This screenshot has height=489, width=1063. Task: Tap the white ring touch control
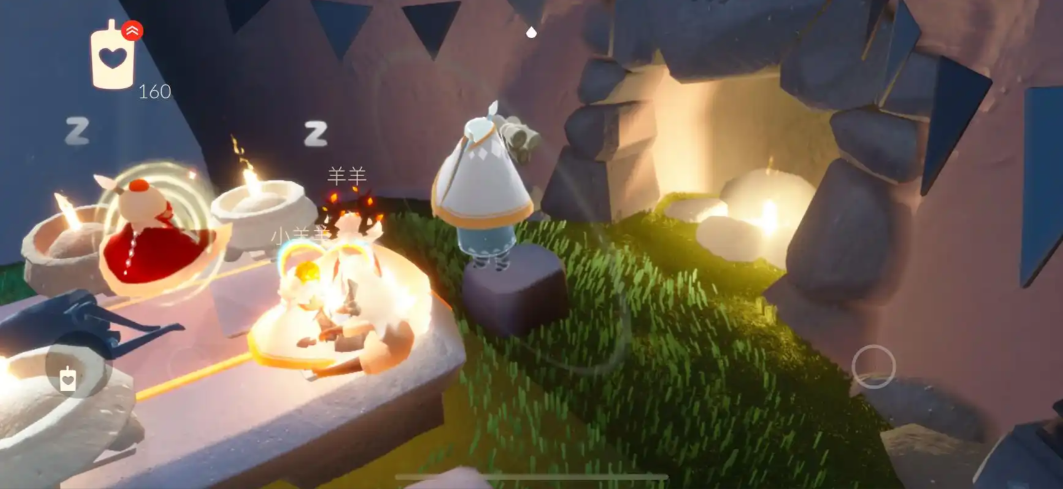point(873,366)
